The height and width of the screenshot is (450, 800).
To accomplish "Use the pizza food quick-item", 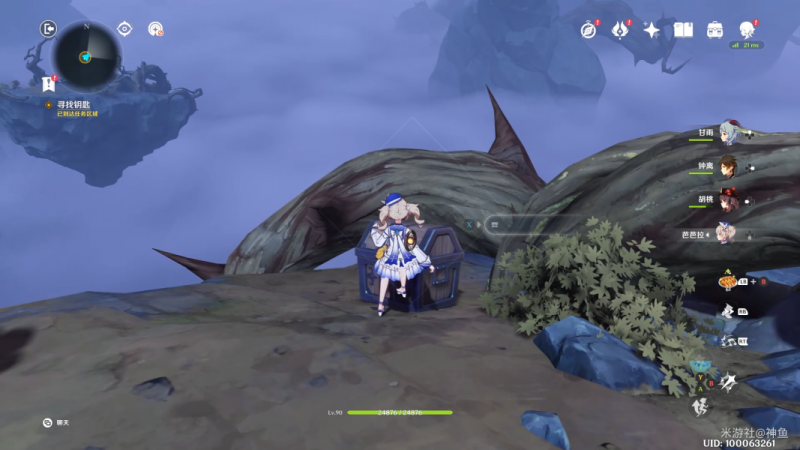I will click(x=727, y=282).
